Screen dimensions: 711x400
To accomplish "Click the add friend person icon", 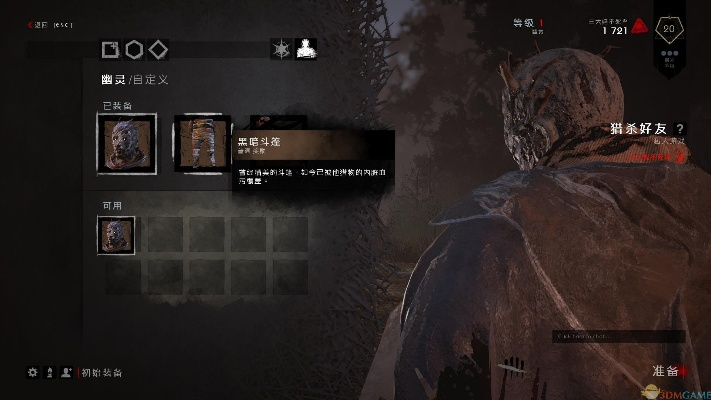I will point(66,372).
